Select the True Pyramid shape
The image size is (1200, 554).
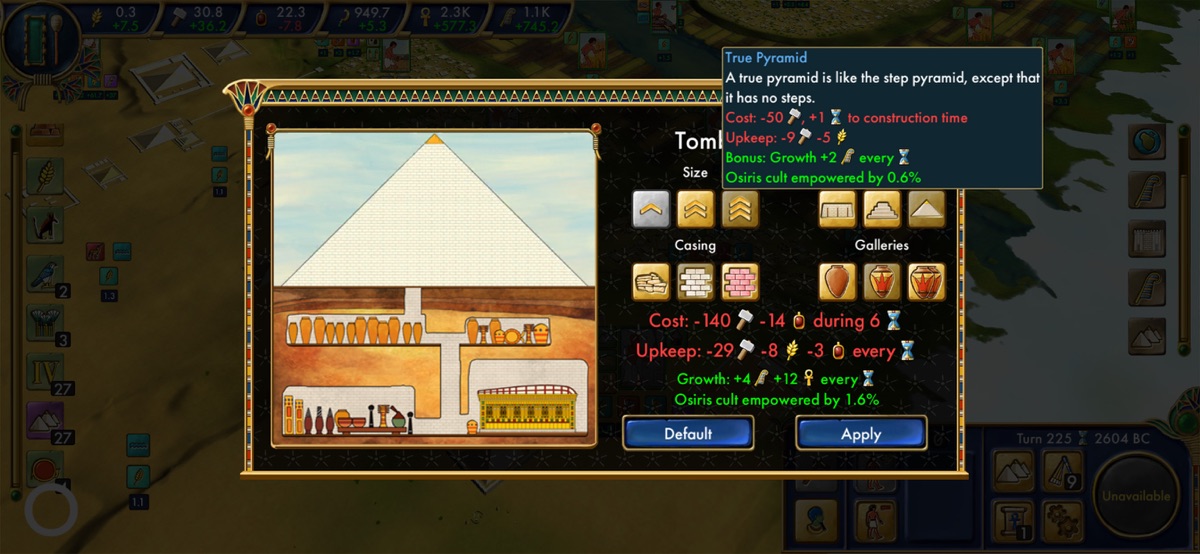tap(927, 209)
